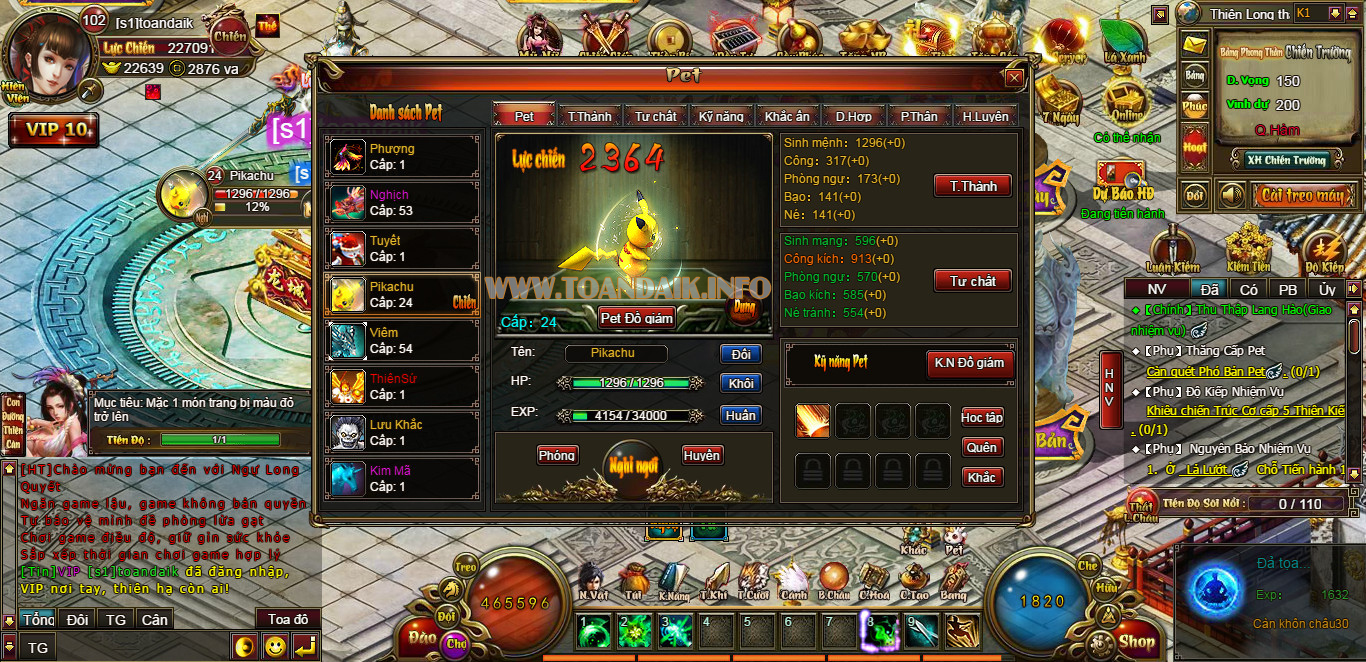
Task: Release pet with the Phóng button
Action: tap(557, 456)
